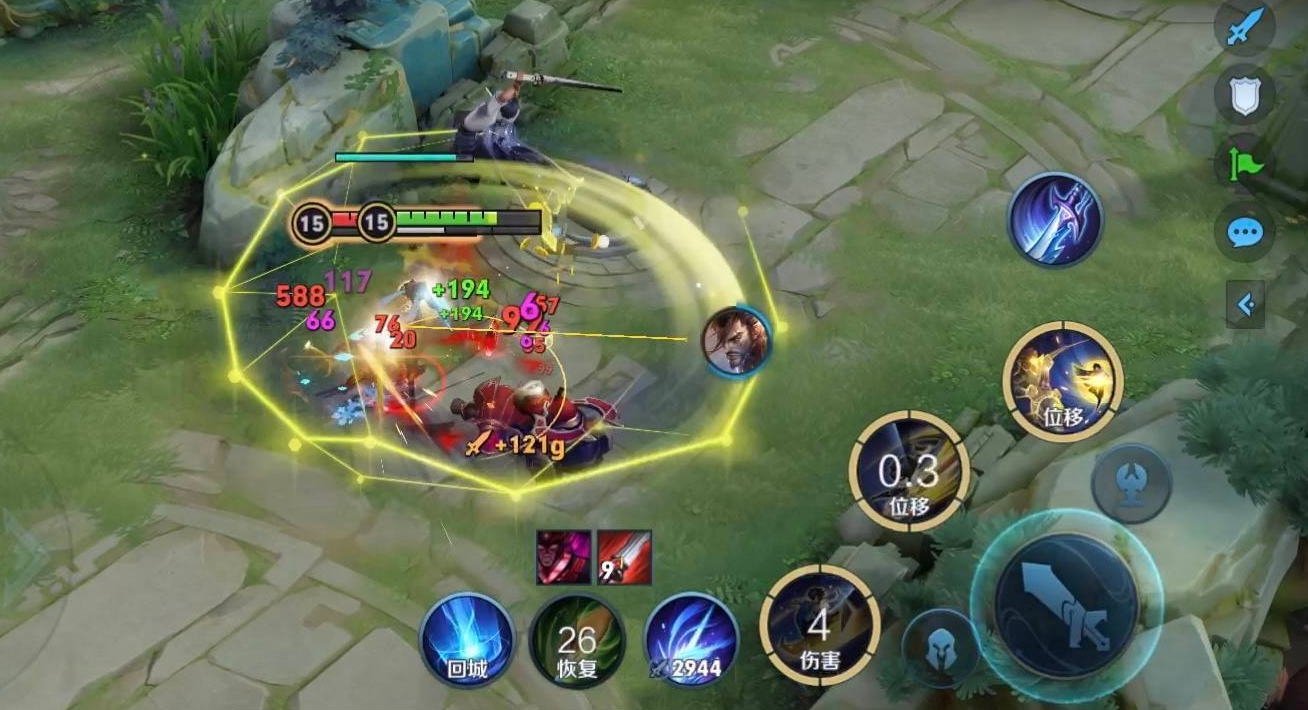Viewport: 1308px width, 710px height.
Task: Tap the 回城 recall button
Action: click(467, 641)
